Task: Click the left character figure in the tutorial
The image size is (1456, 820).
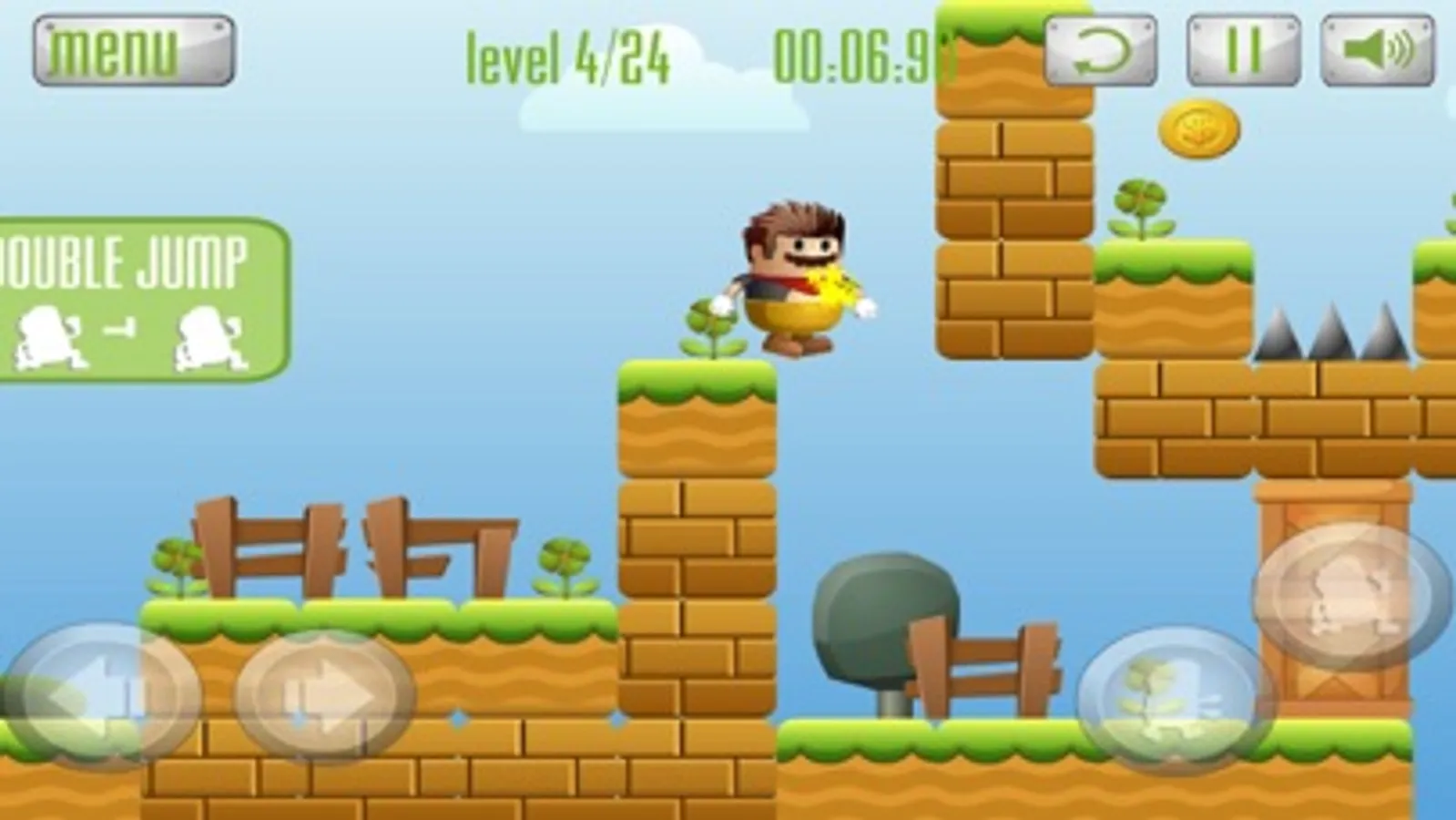Action: pos(50,335)
